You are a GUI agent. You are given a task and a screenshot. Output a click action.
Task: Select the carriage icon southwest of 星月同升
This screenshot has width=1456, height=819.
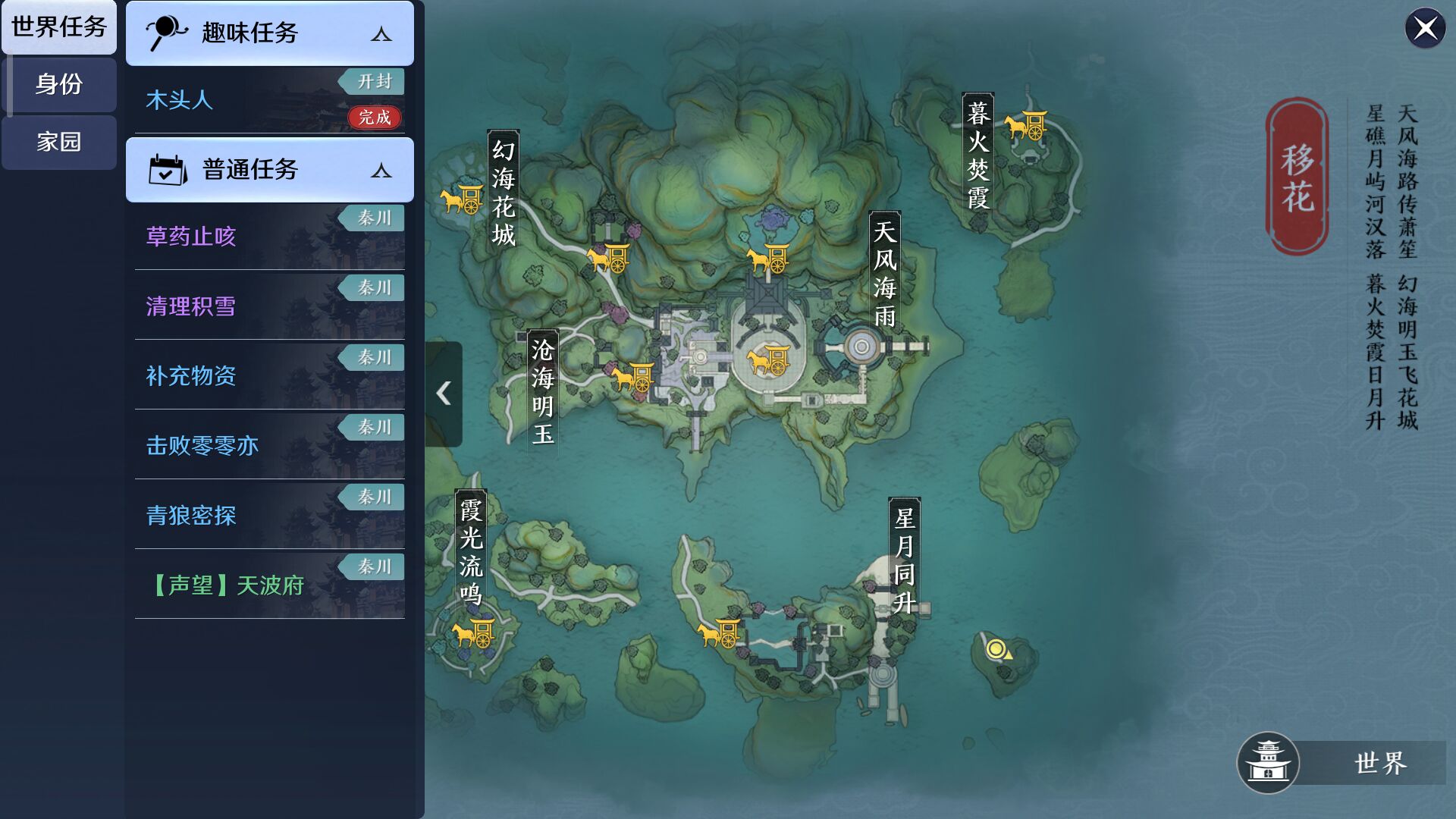click(x=719, y=633)
